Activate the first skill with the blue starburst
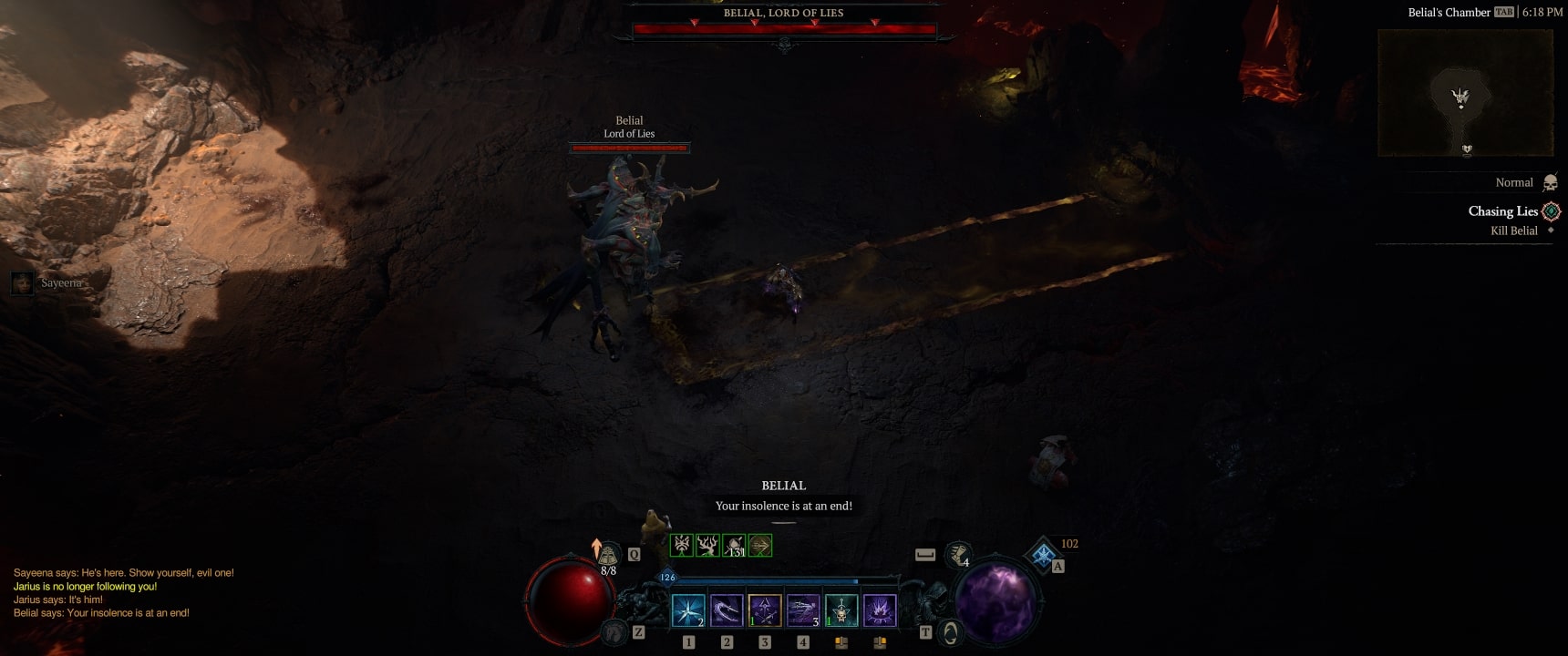Viewport: 1568px width, 656px height. [x=688, y=610]
